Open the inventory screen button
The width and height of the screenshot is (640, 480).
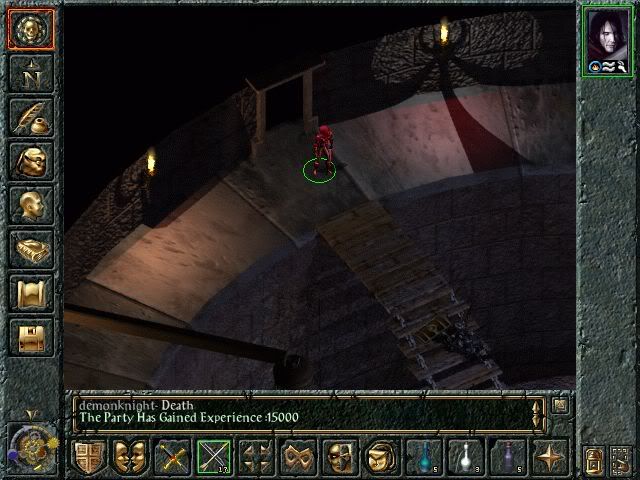click(x=30, y=161)
